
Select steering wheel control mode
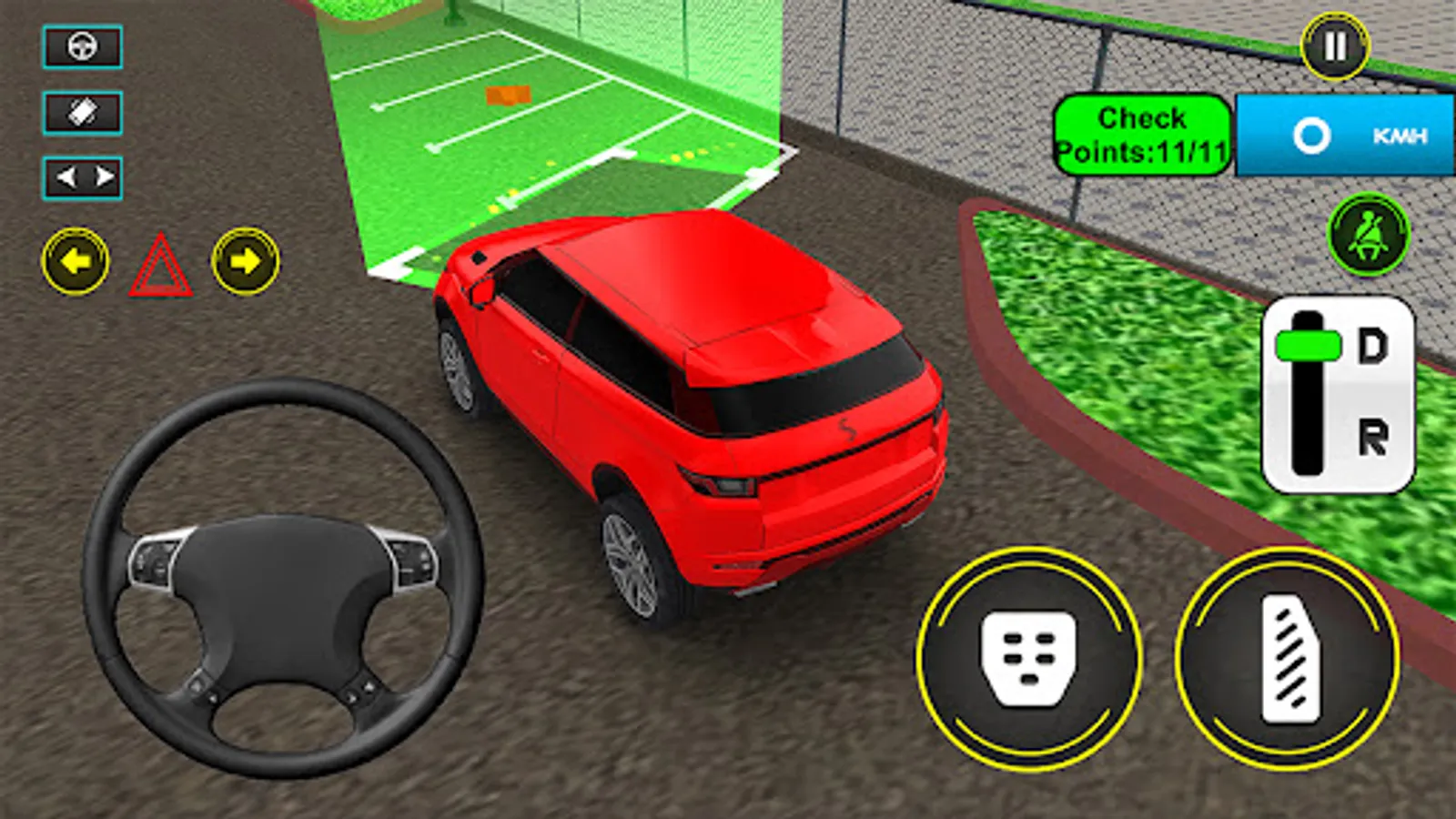pos(82,48)
